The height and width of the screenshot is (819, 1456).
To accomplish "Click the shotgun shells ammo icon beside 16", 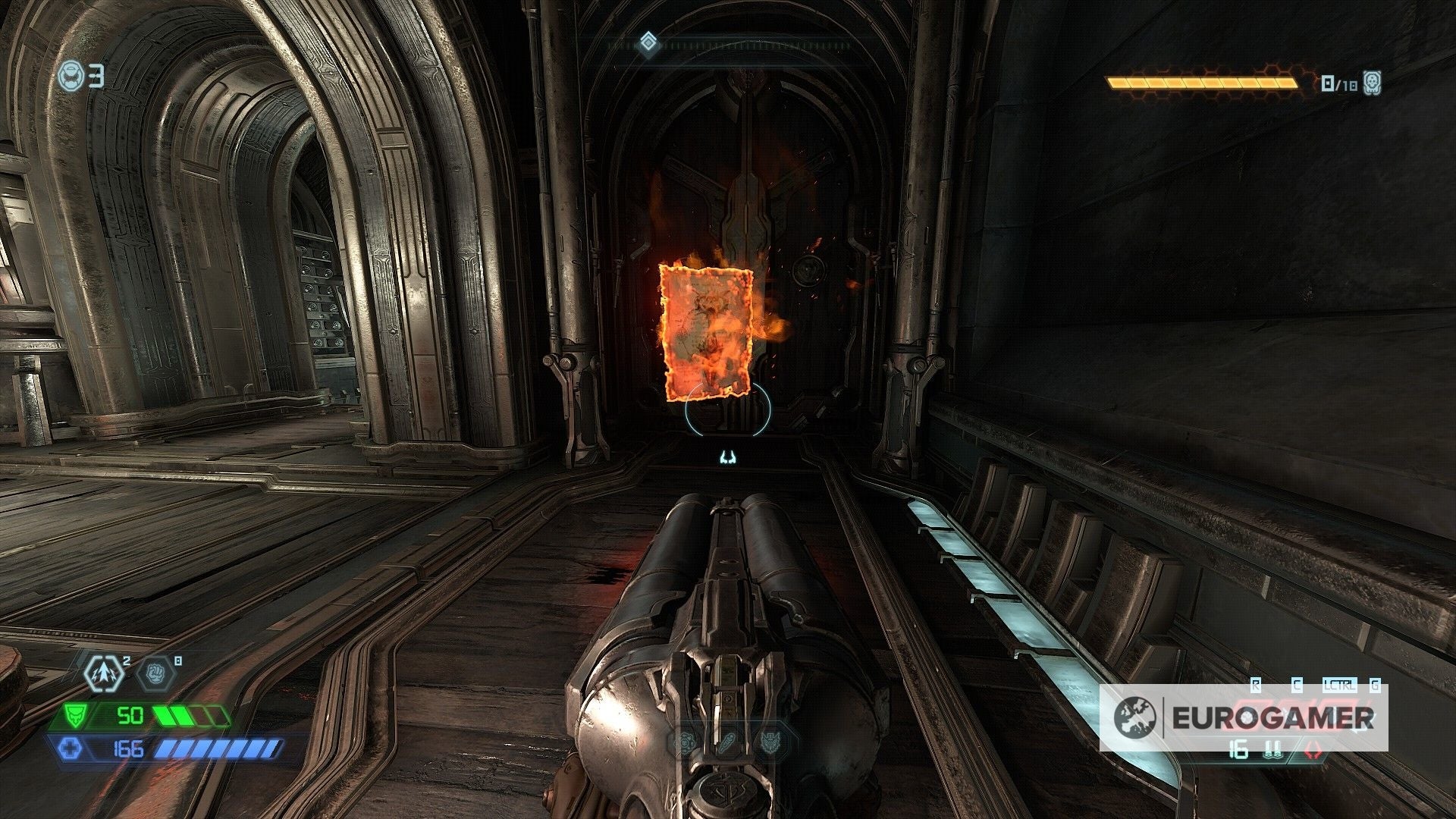I will pyautogui.click(x=1273, y=749).
